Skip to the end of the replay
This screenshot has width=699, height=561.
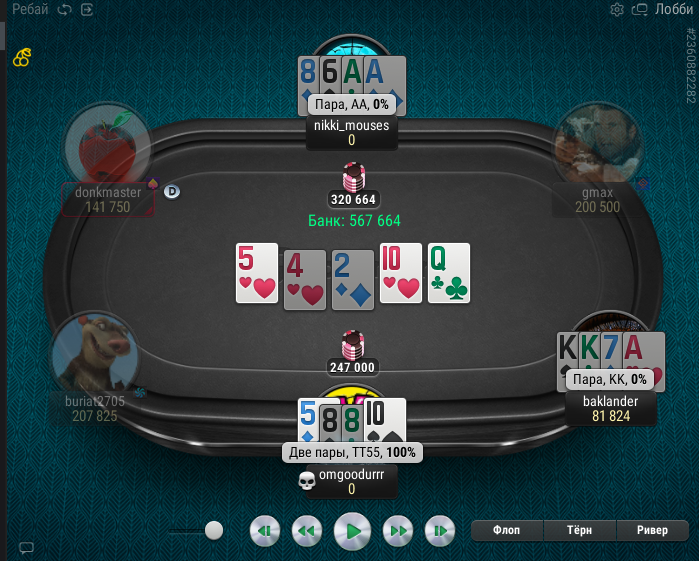441,531
